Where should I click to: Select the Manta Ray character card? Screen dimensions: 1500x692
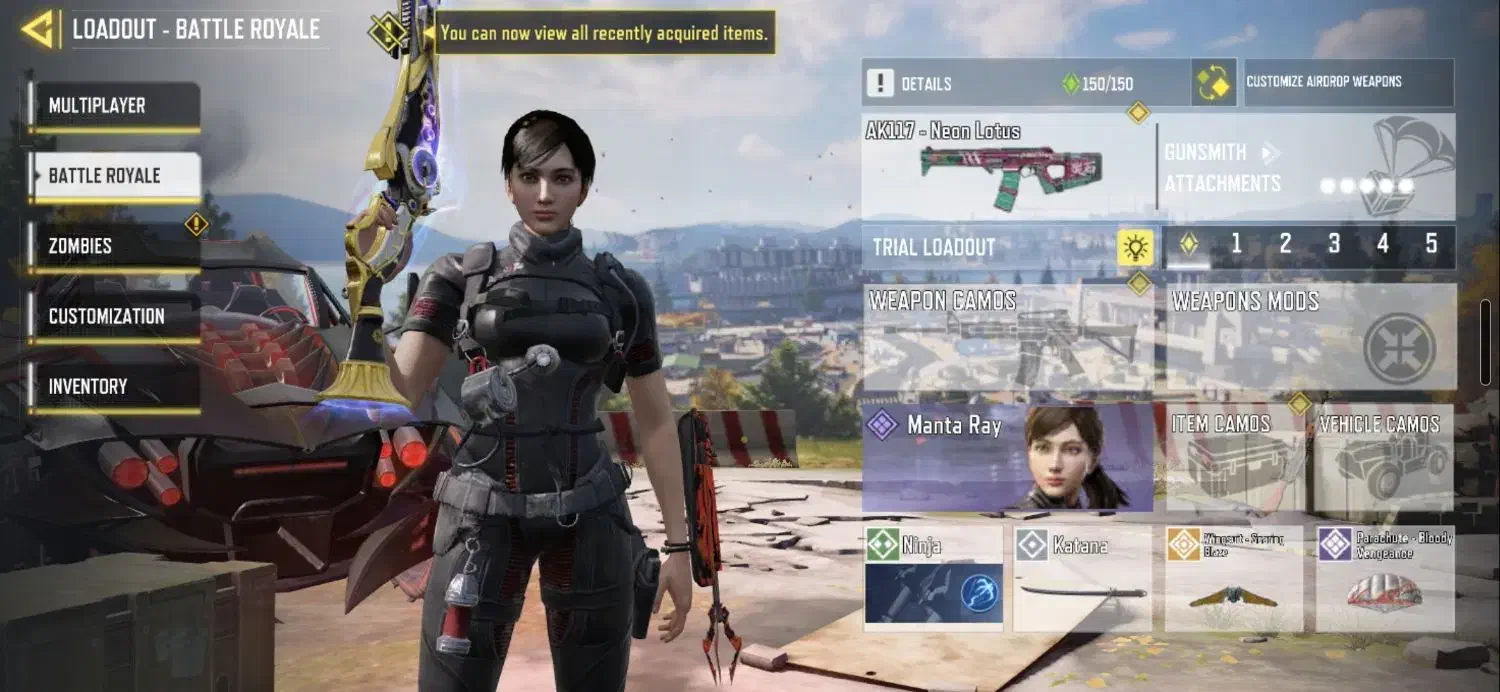point(1008,458)
